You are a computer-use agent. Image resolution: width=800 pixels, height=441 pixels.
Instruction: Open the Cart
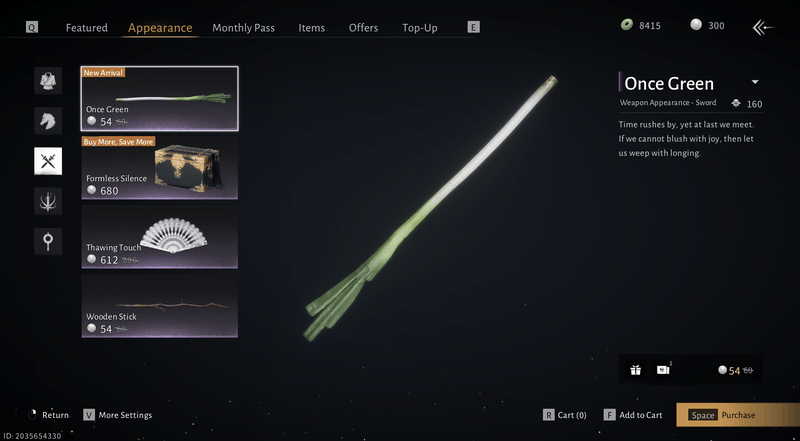565,415
